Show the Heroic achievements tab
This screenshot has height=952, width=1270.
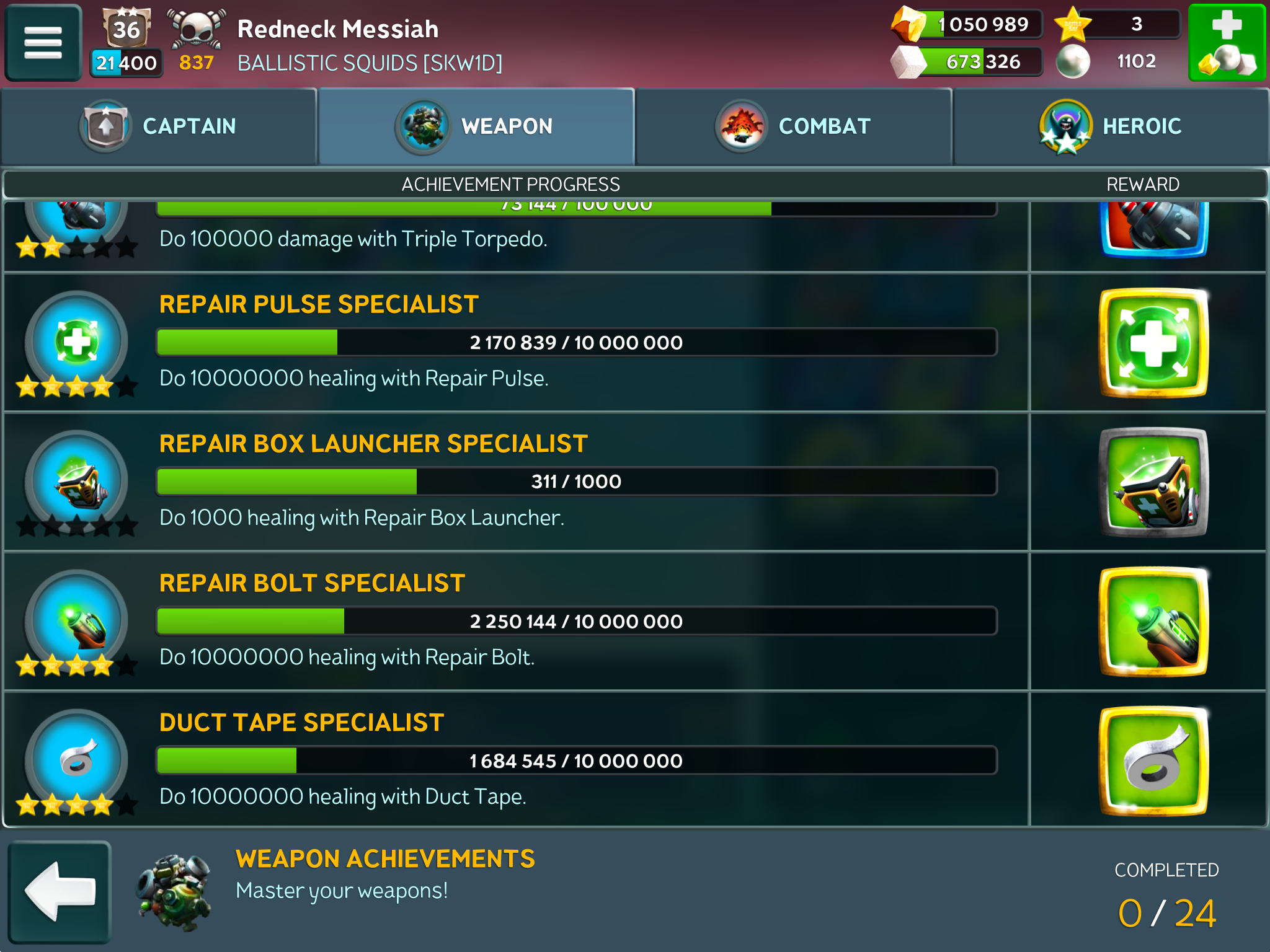coord(1111,126)
